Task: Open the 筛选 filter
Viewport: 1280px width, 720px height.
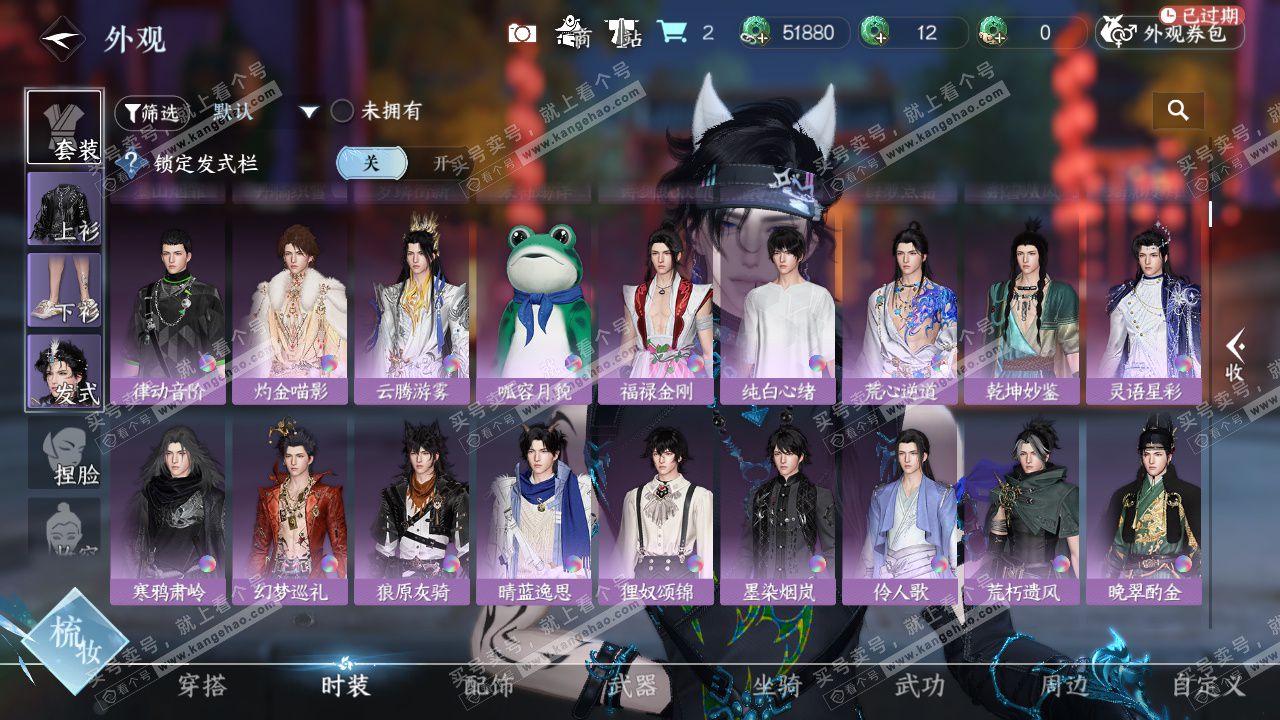Action: click(x=150, y=113)
